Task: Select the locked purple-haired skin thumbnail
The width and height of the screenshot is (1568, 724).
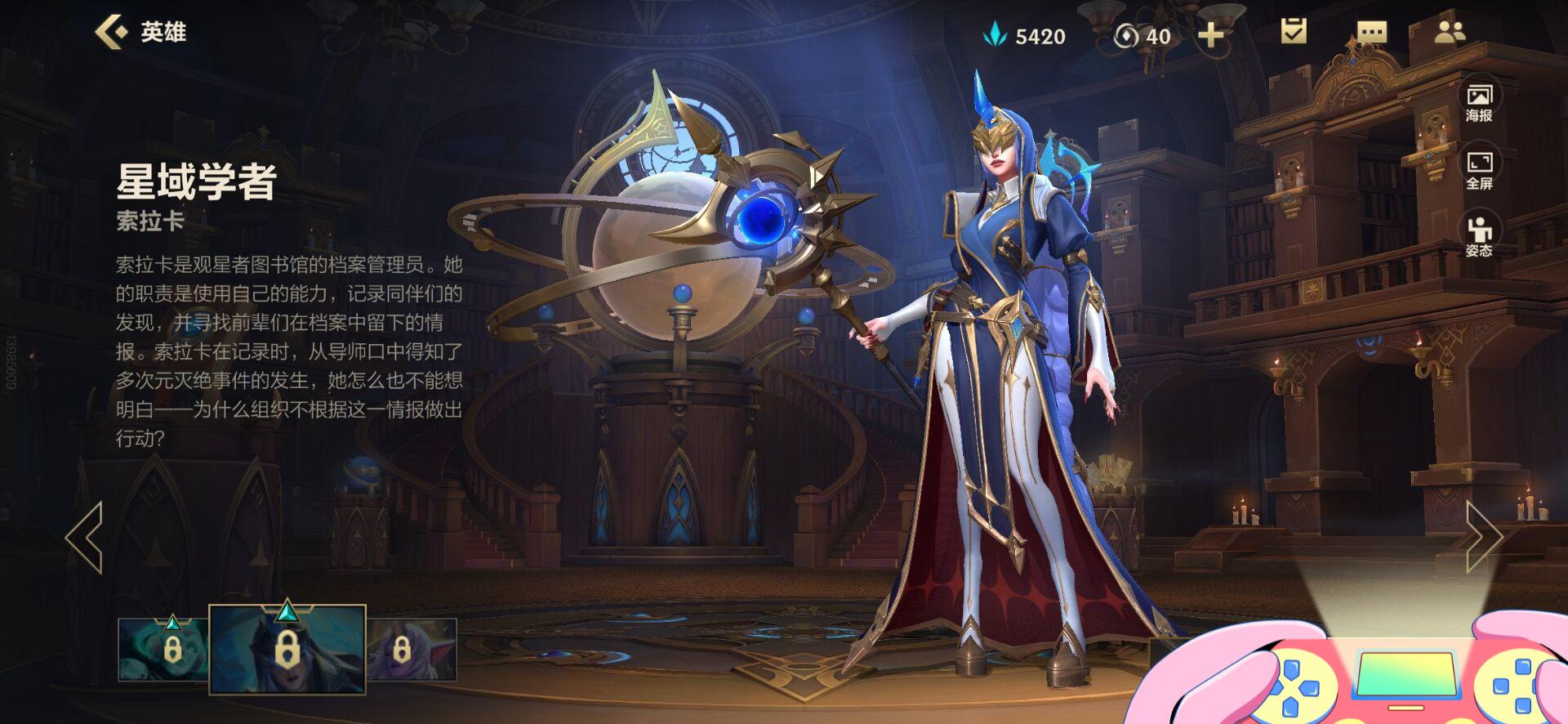Action: (411, 650)
